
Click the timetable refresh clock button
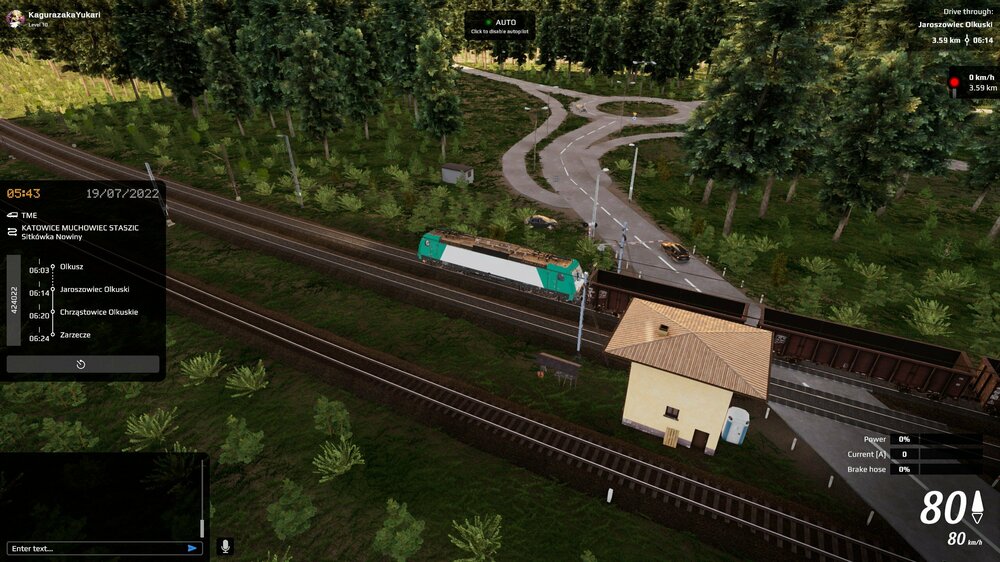coord(82,364)
